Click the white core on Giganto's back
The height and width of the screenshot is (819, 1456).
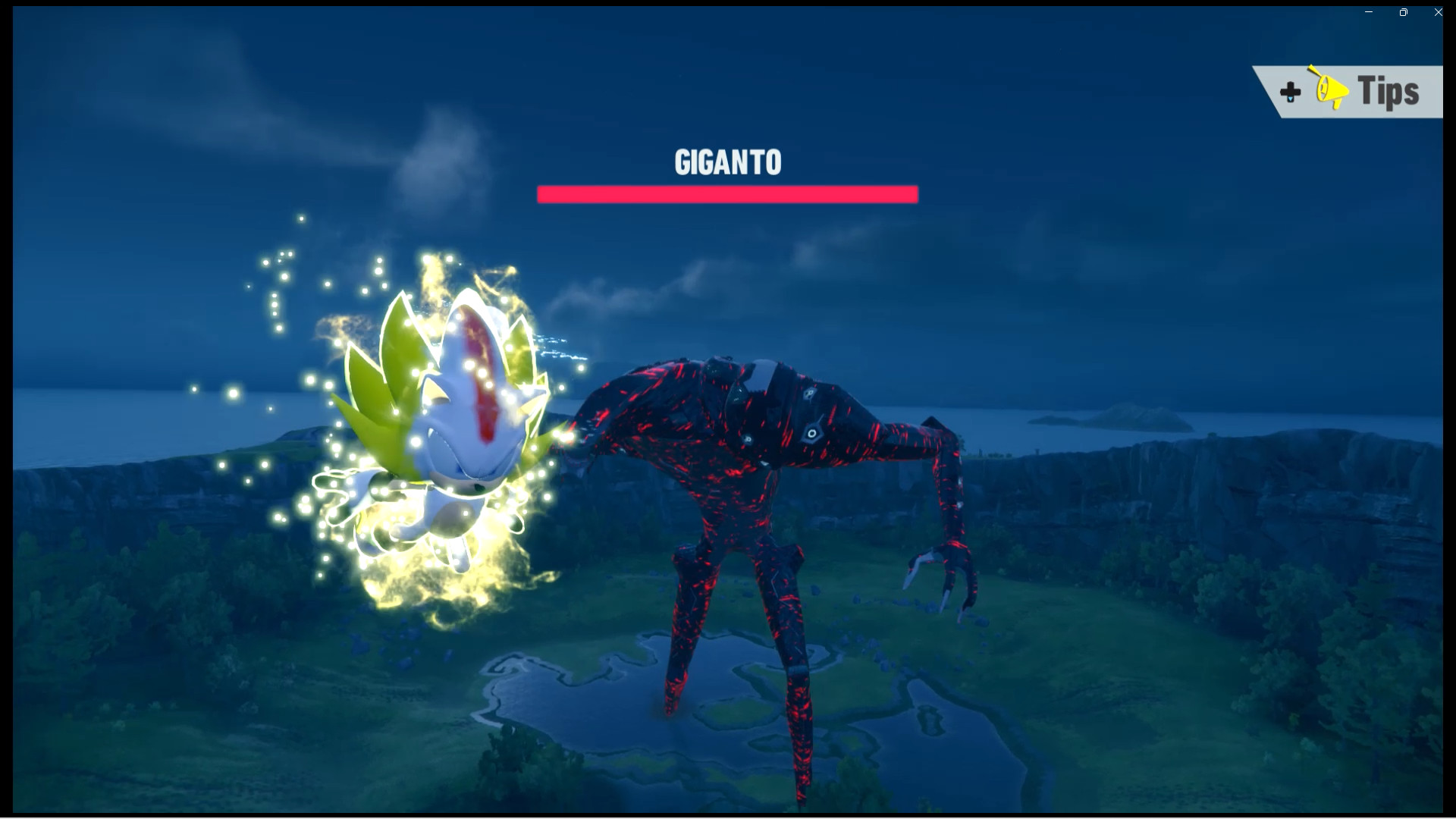pos(762,373)
